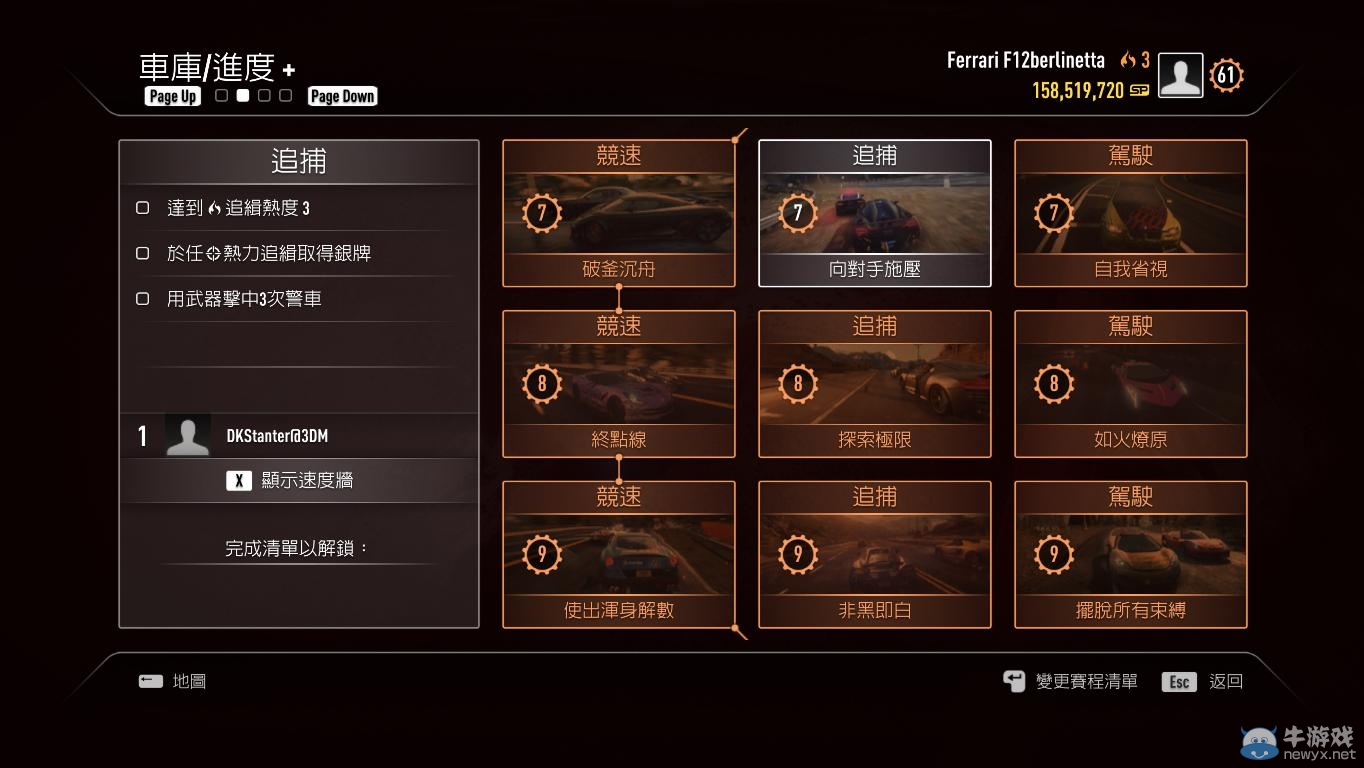Pick the 探索極限 pursuit tile
The image size is (1364, 768).
coord(874,384)
